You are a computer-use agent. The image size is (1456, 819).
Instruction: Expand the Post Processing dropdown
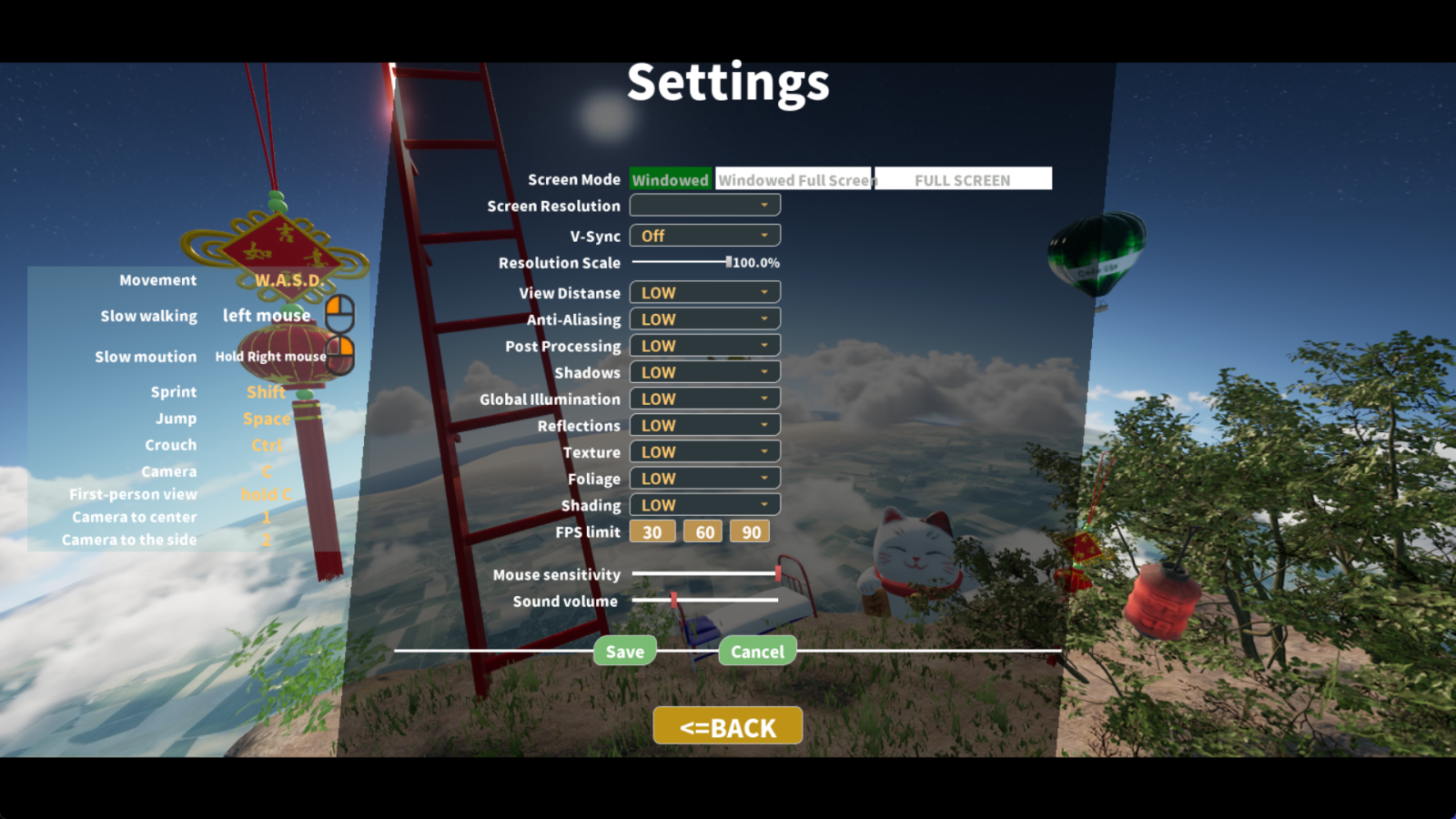[704, 345]
